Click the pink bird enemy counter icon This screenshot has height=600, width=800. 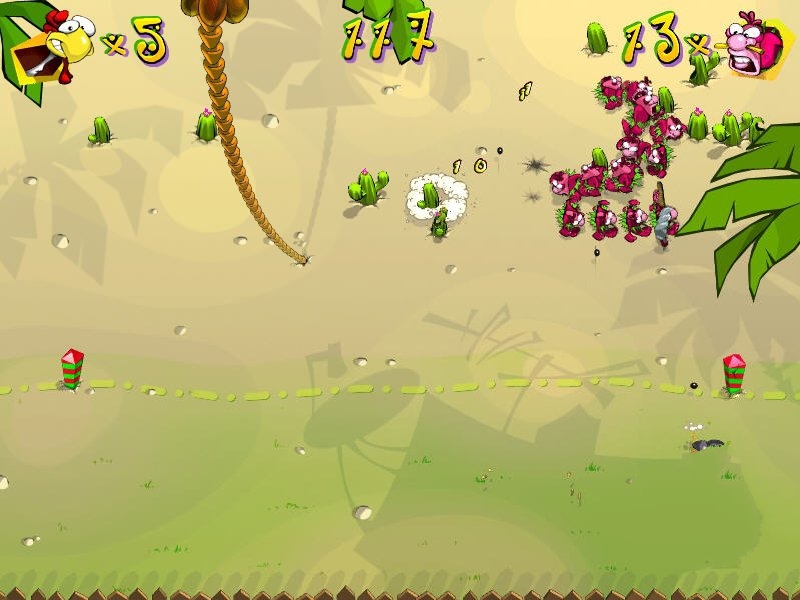click(754, 44)
